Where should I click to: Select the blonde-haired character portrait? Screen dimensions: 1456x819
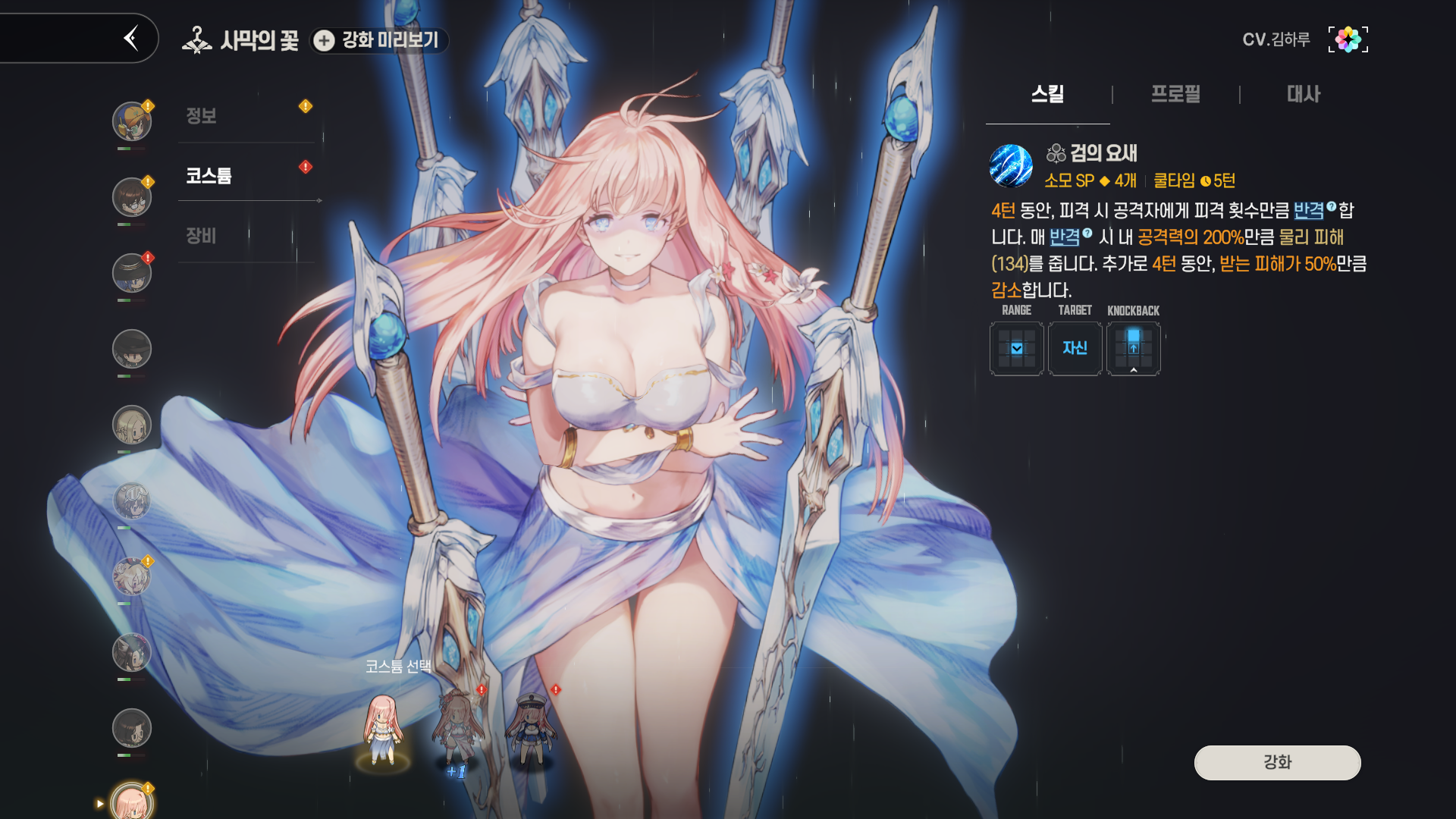[x=132, y=425]
